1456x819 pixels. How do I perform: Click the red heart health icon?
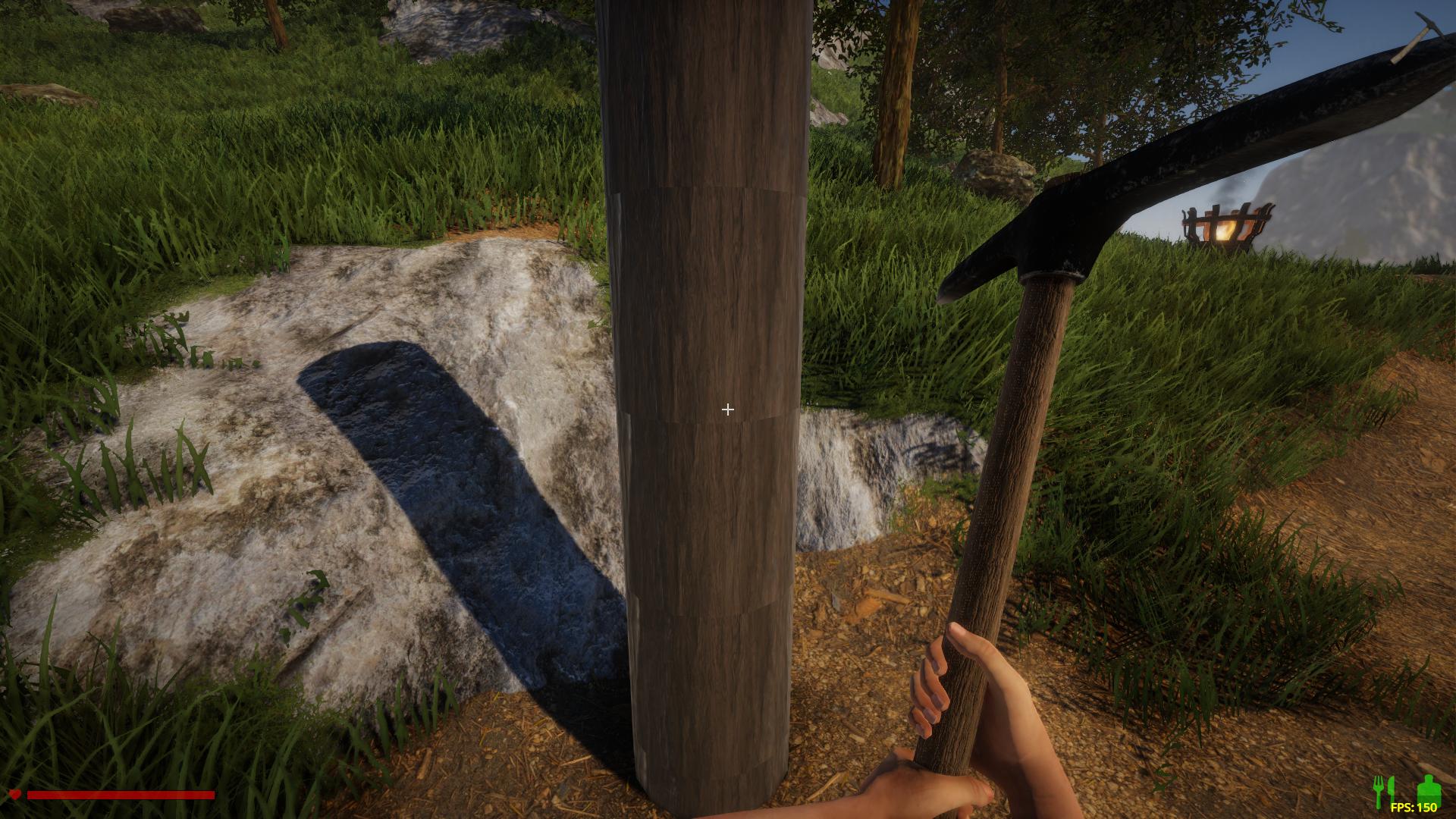pos(14,795)
